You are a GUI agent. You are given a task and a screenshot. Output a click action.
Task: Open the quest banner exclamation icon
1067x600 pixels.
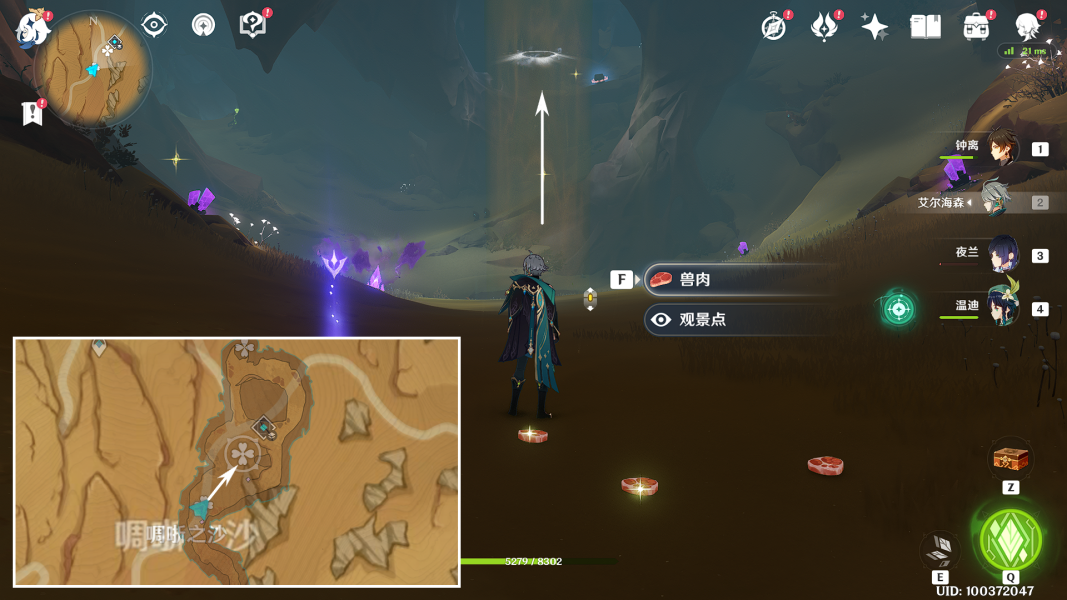[32, 113]
